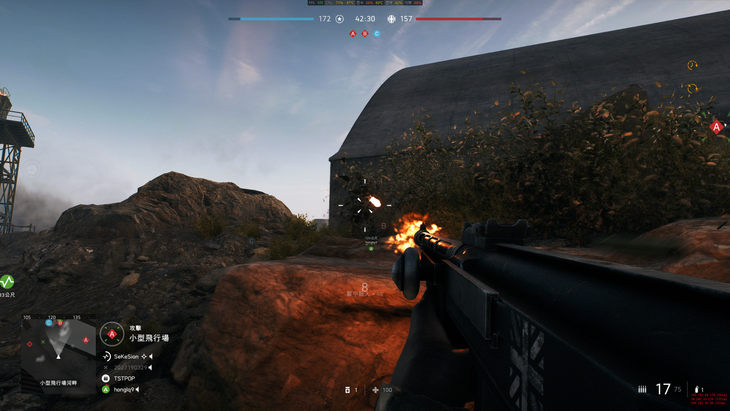Viewport: 730px width, 411px height.
Task: Select squad member SeKeSion
Action: pos(127,356)
